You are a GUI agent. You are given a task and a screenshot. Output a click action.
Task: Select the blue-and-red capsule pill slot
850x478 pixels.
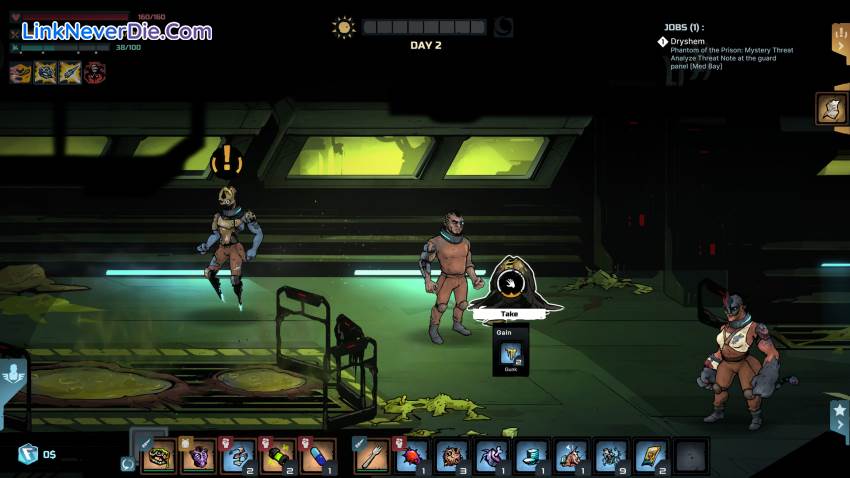click(317, 456)
